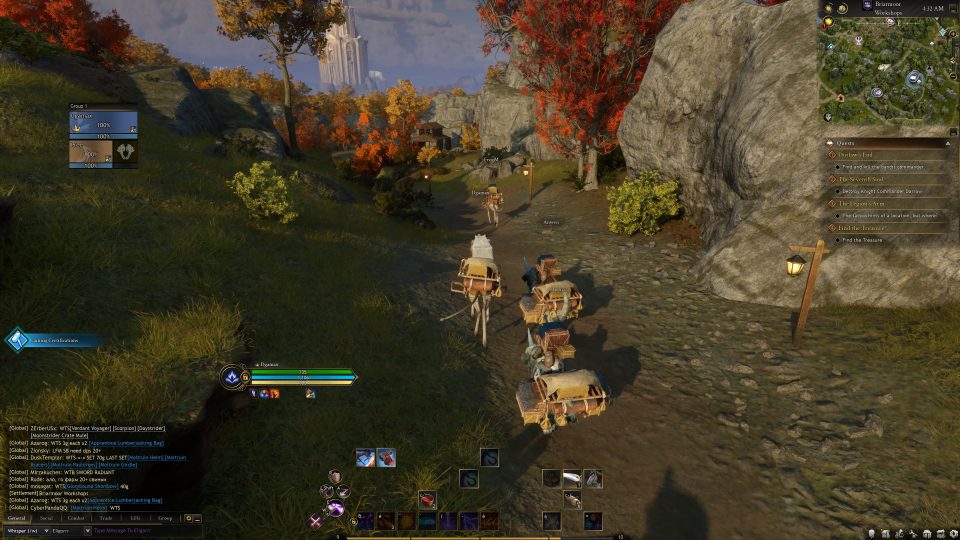
Task: Use the red potion hotbar slot
Action: pos(427,499)
